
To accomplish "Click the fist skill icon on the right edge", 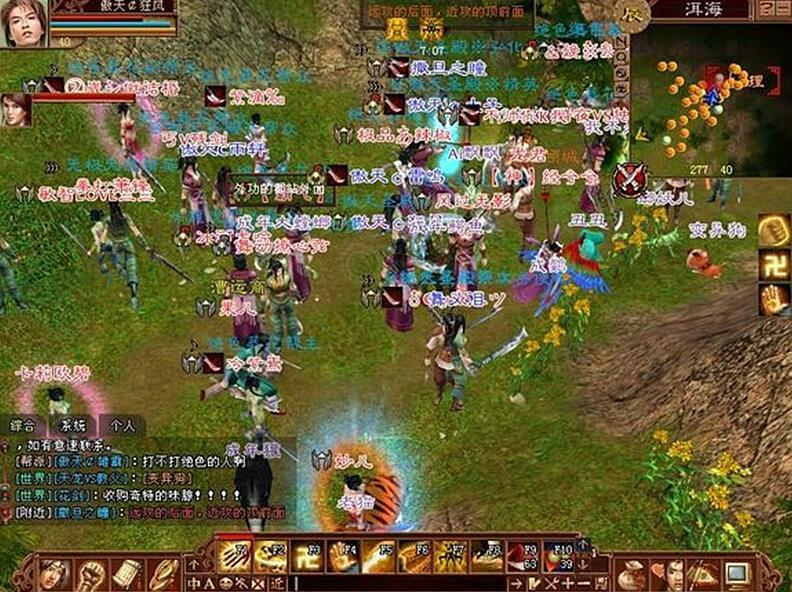I will tap(773, 231).
